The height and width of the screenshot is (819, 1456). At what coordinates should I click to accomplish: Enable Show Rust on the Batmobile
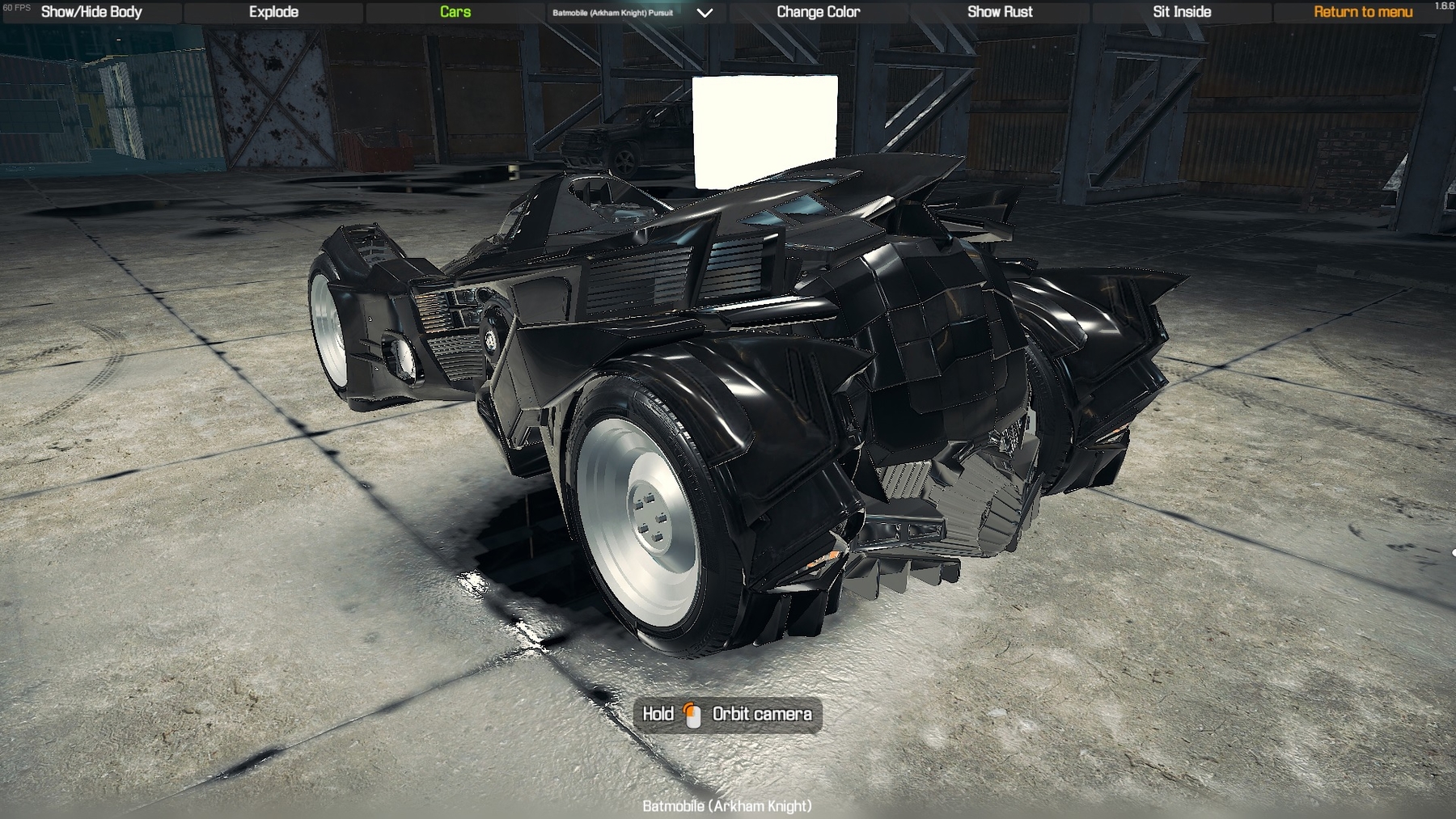[1000, 12]
